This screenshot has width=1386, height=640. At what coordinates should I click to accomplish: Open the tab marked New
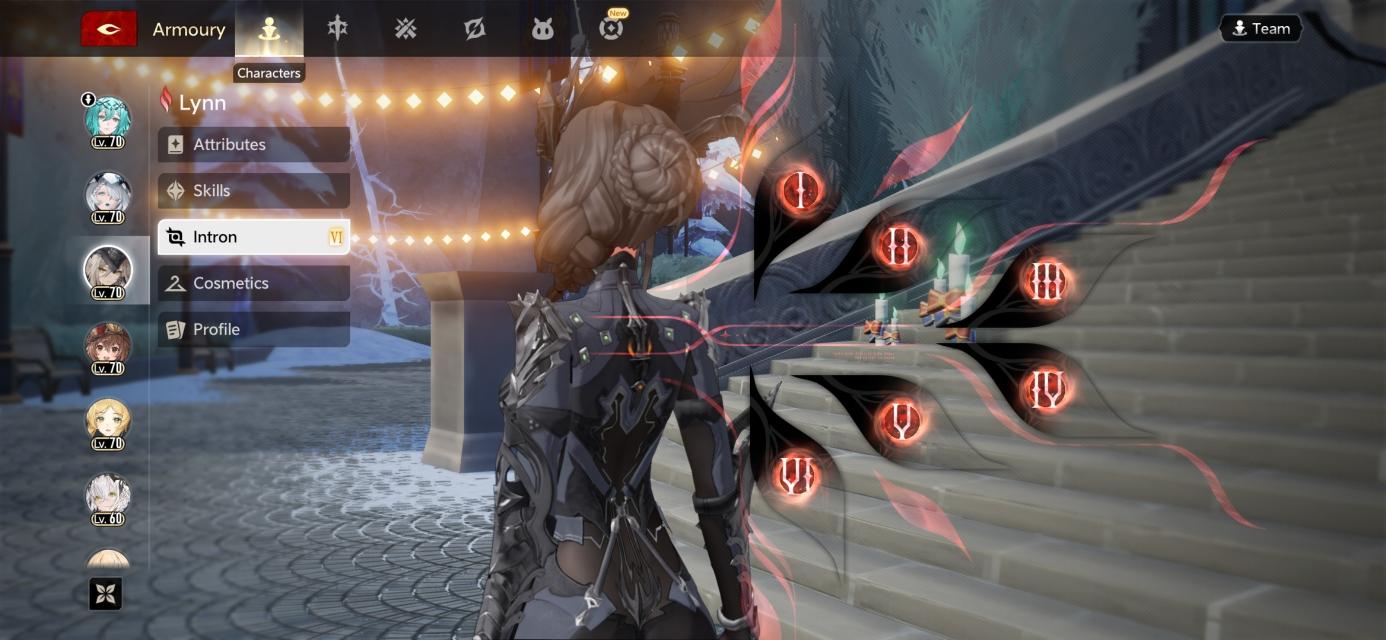click(x=611, y=28)
